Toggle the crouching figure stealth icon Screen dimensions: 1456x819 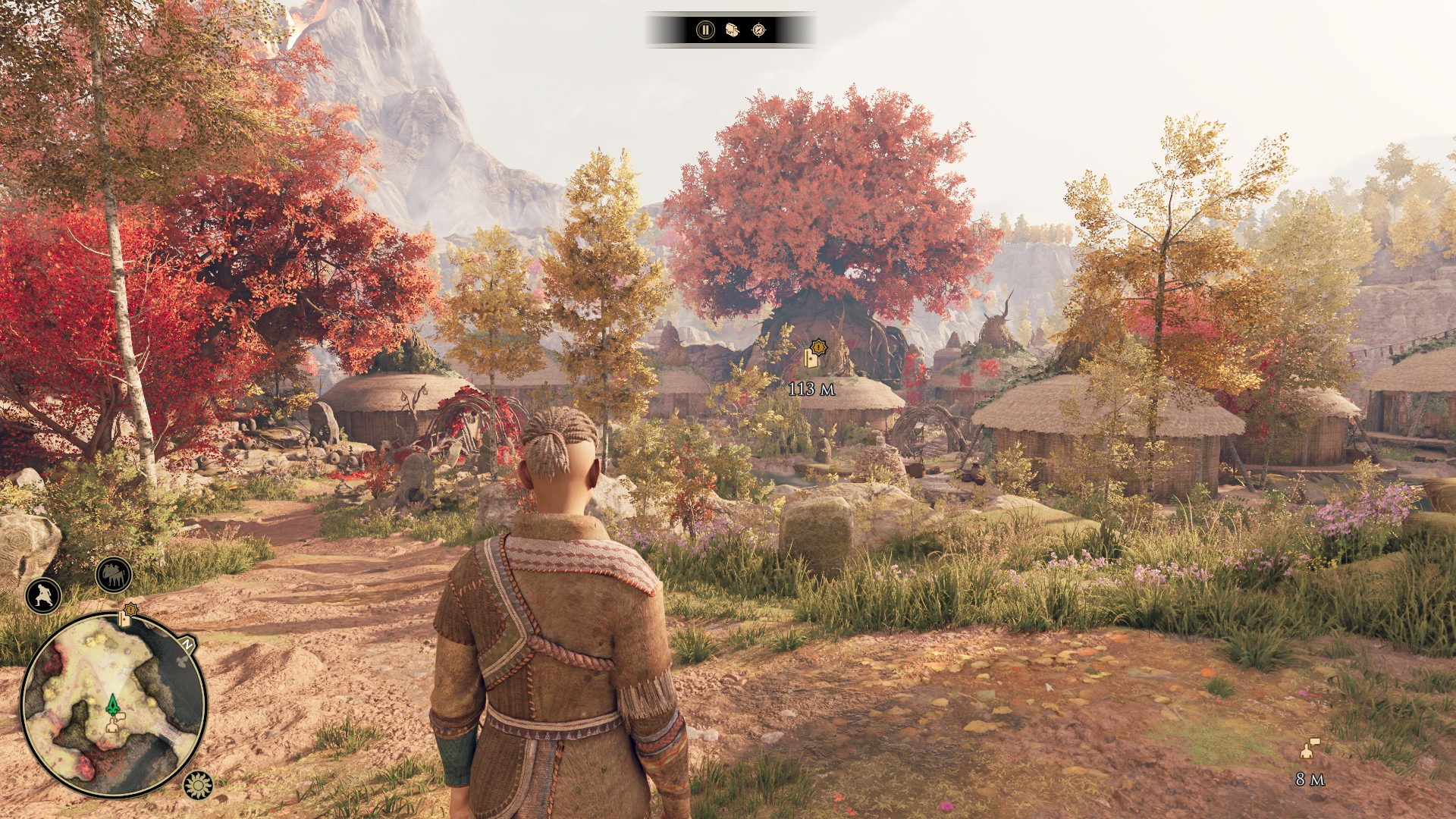pos(43,595)
